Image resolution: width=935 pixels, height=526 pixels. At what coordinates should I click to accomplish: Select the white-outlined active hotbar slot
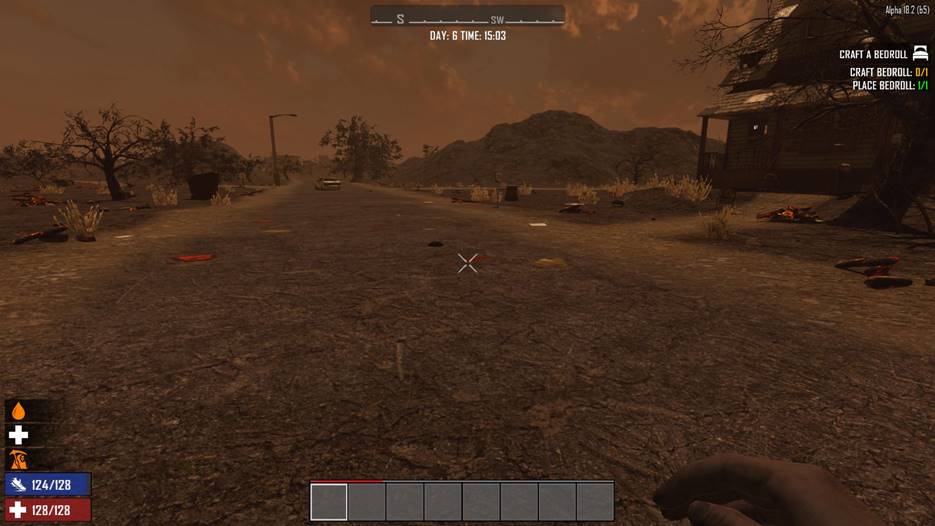coord(329,501)
